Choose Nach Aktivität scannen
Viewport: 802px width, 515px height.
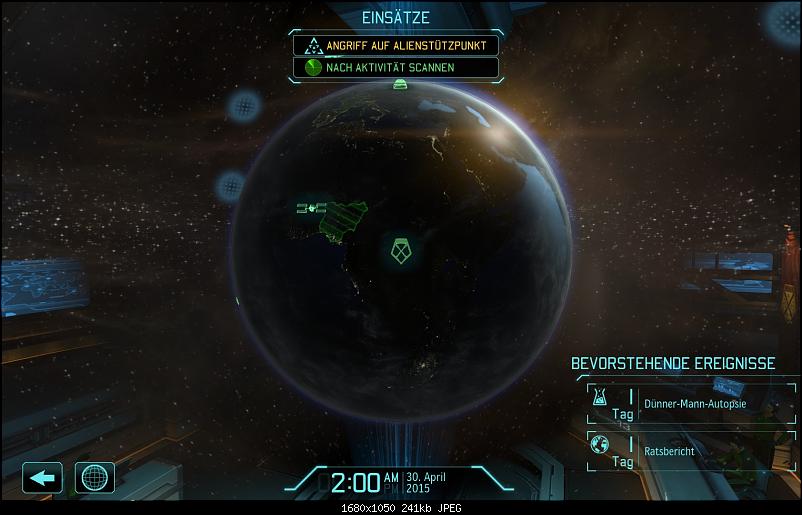tap(395, 68)
